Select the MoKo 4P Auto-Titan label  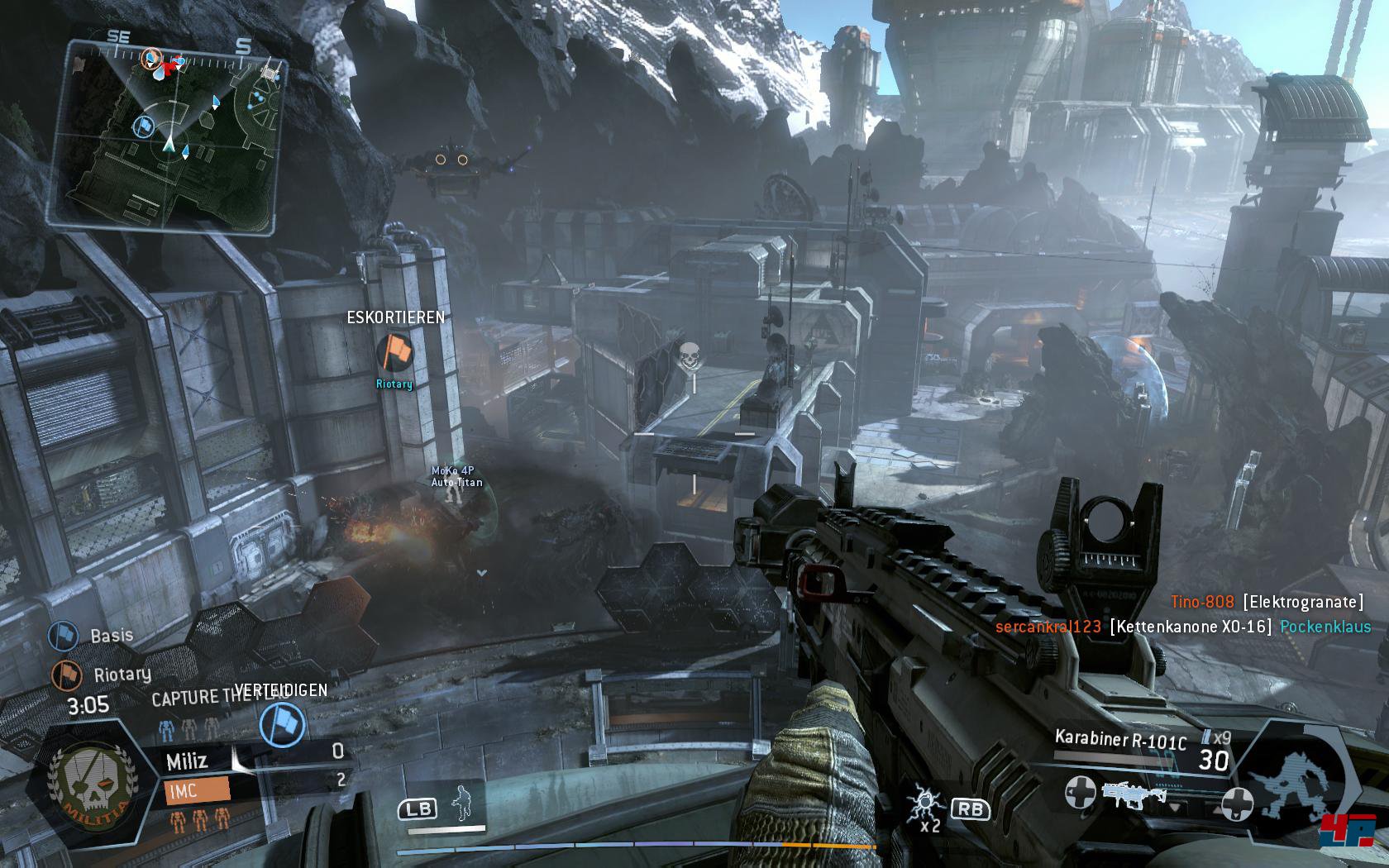pyautogui.click(x=456, y=477)
